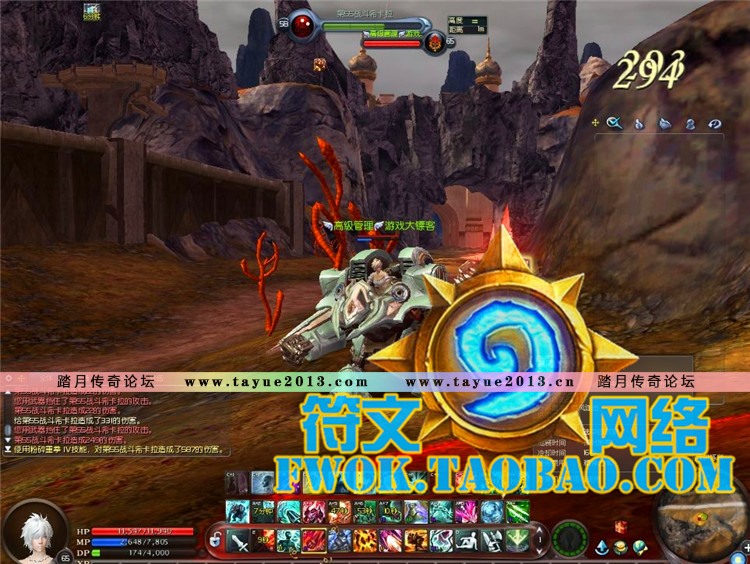Toggle the hotbar padlock icon
750x564 pixels.
214,540
